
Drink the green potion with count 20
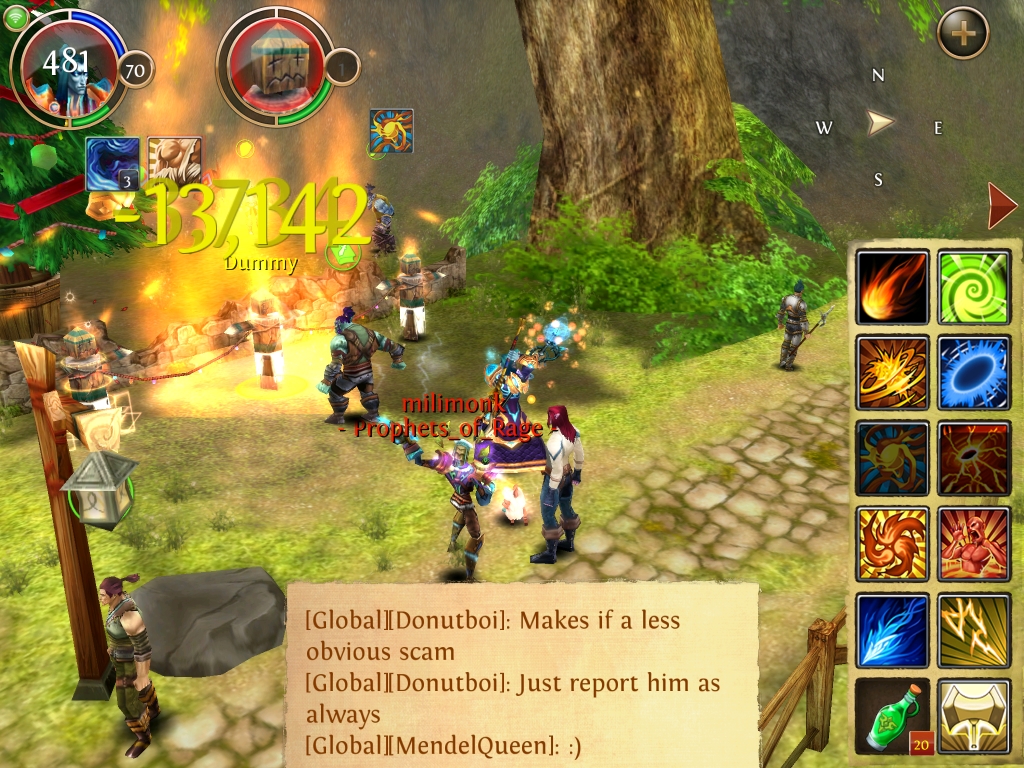point(893,716)
